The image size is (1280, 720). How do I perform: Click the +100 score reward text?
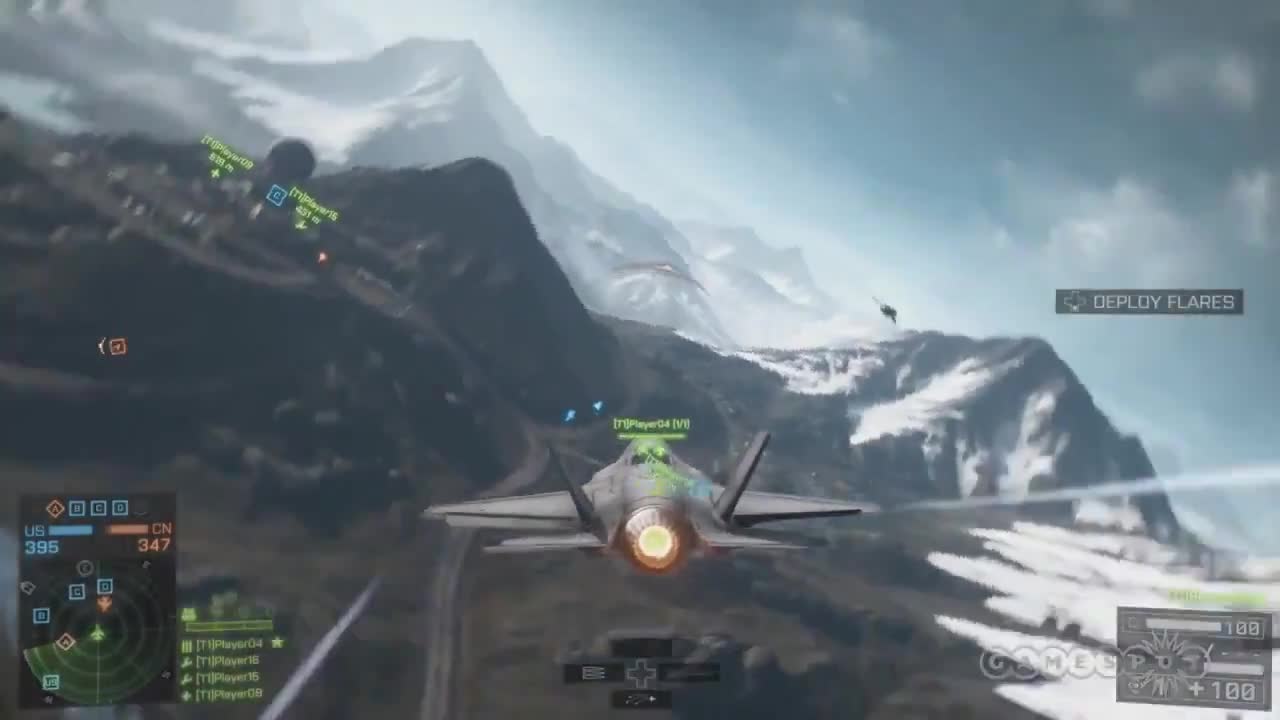pos(1225,691)
